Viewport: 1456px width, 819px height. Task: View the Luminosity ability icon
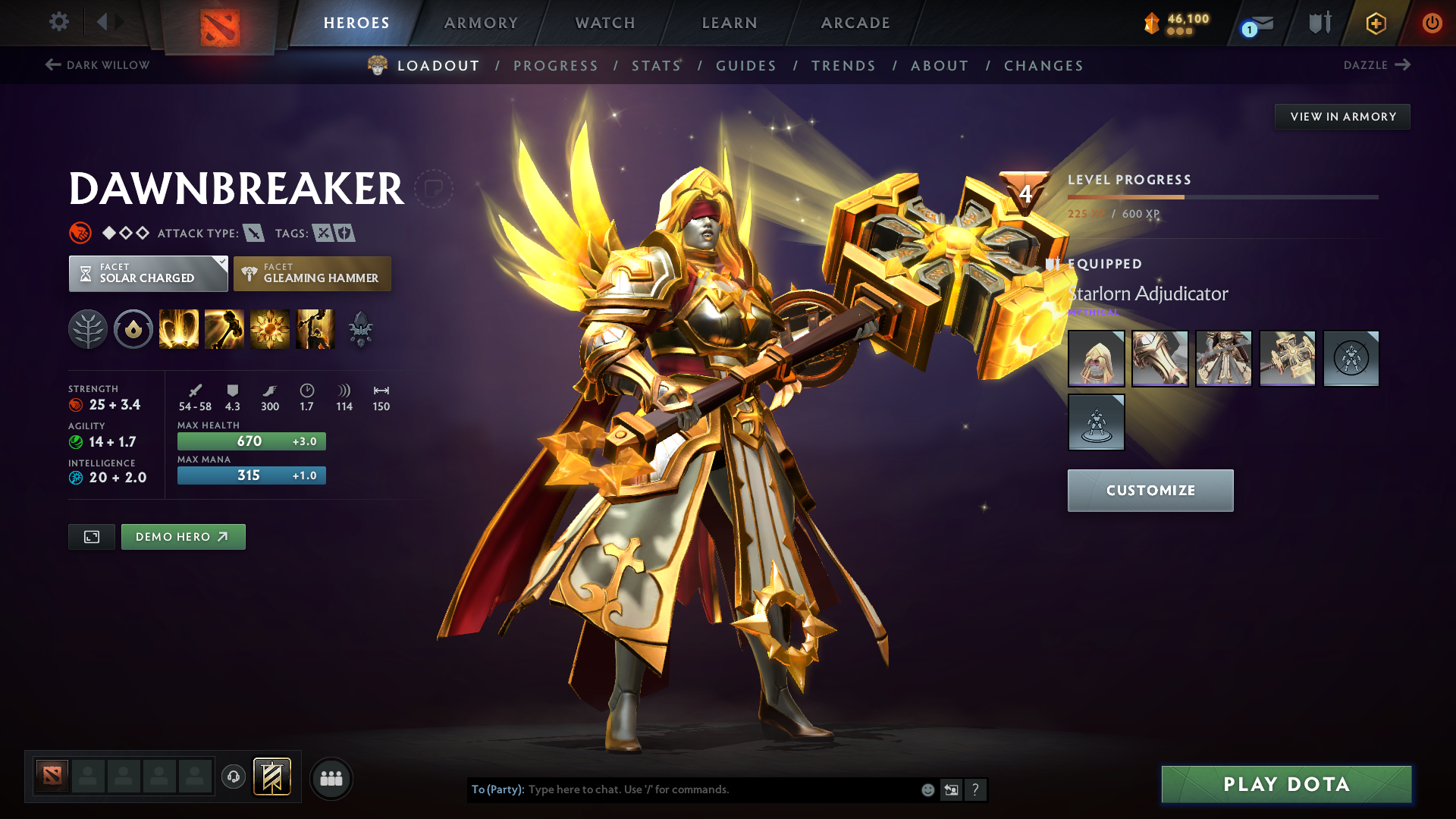click(270, 328)
